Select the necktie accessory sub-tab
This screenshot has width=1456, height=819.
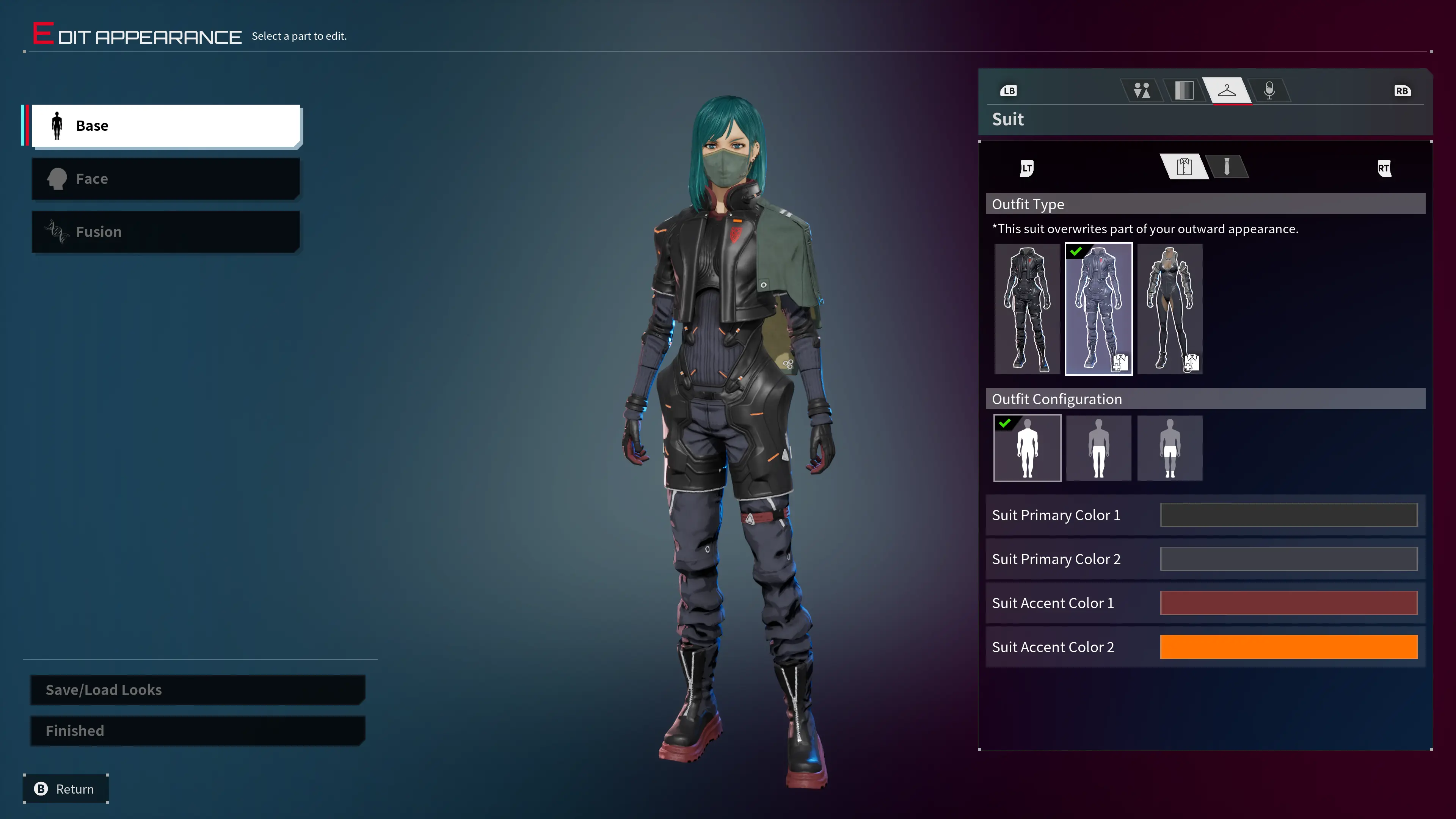[1227, 167]
